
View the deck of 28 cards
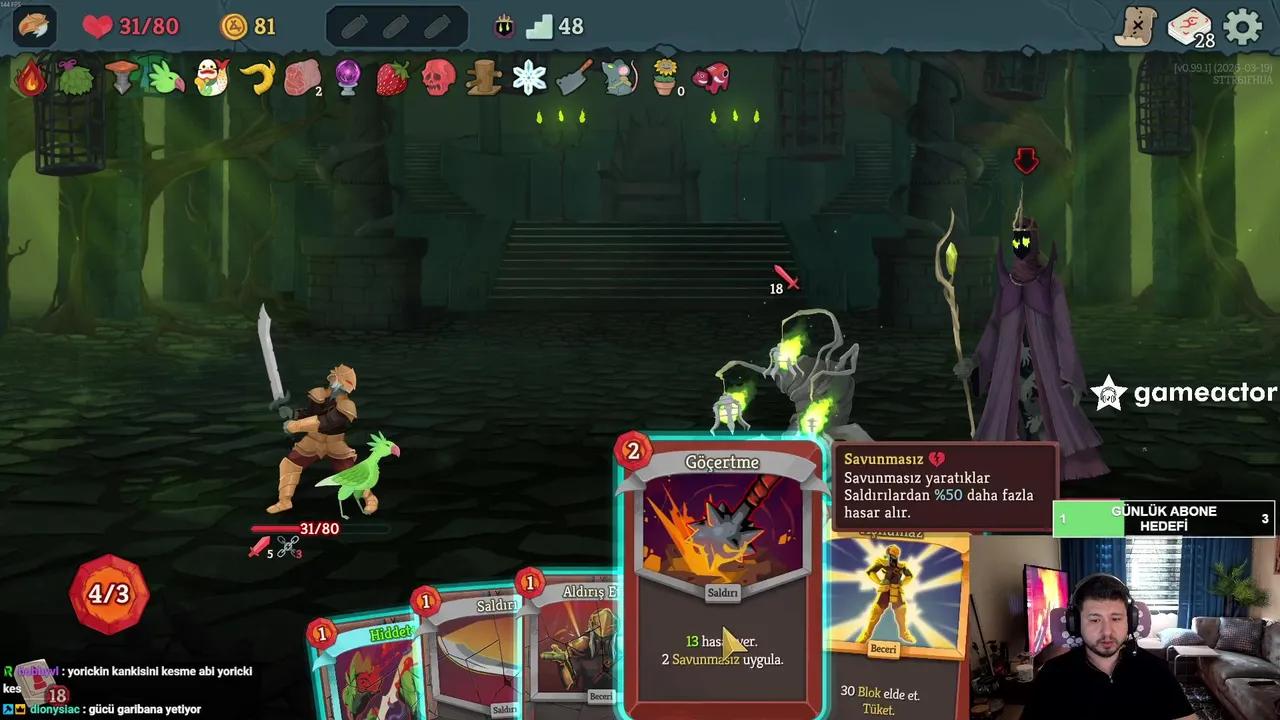1190,27
